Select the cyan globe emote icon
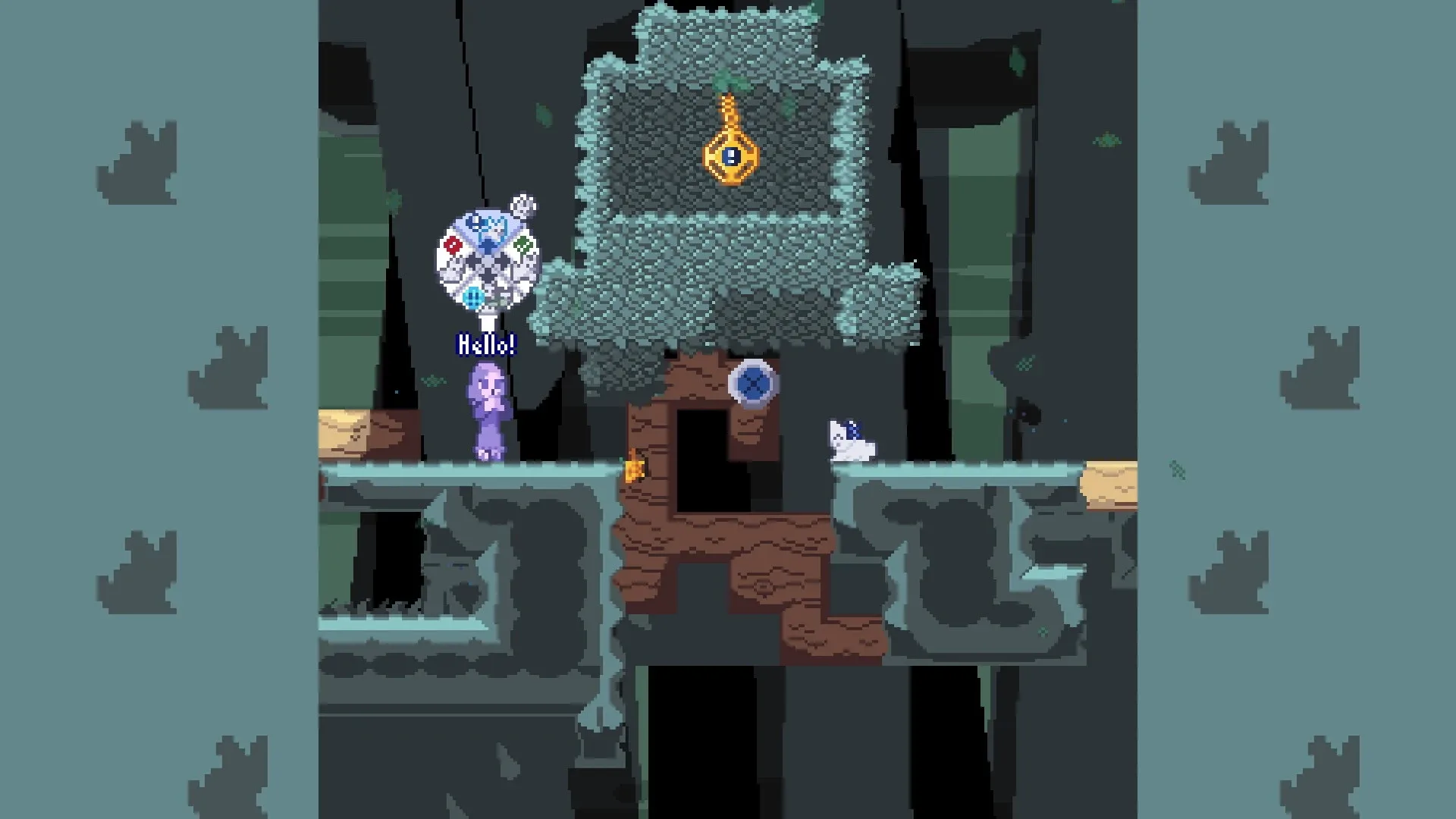Viewport: 1456px width, 819px height. [474, 297]
